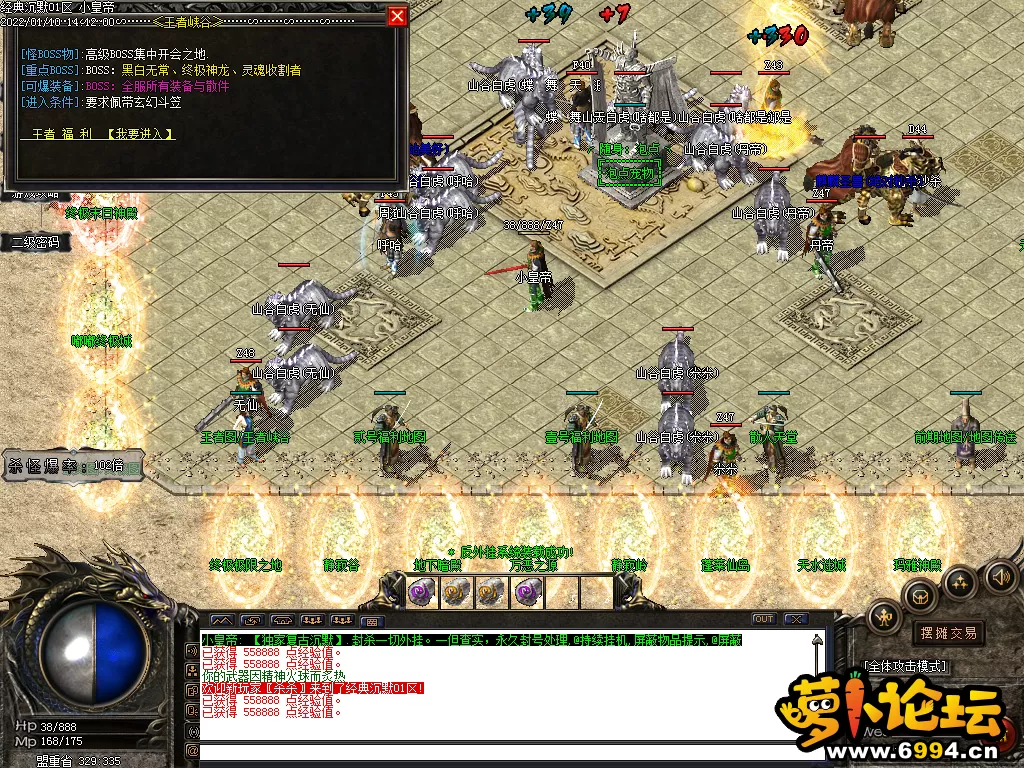The width and height of the screenshot is (1024, 768).
Task: Open the 王者 福利 link
Action: pyautogui.click(x=63, y=134)
